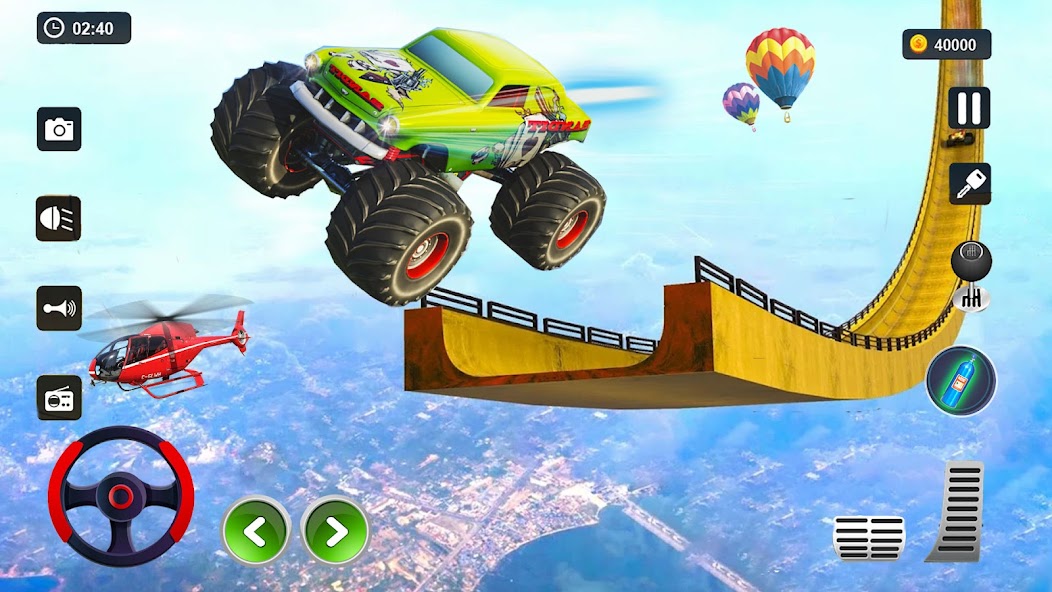Open the radio control
This screenshot has width=1052, height=592.
(59, 397)
